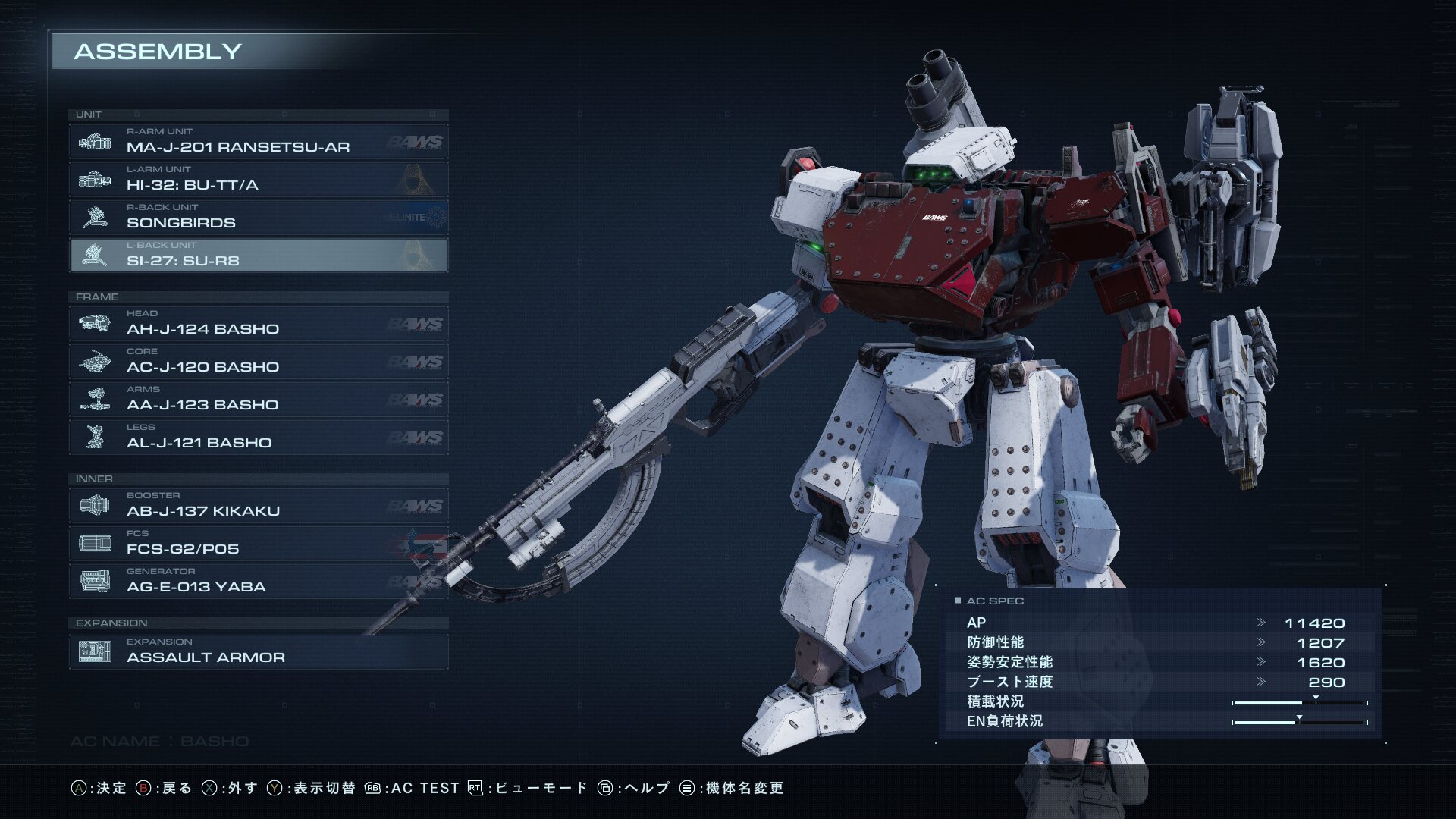
Task: Open the Core slot AC-J-120 BASHO
Action: [x=258, y=362]
